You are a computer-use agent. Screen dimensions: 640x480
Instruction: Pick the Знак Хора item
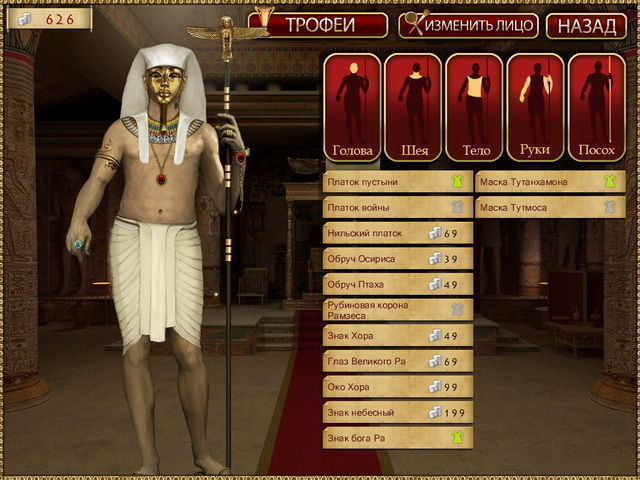coord(398,335)
